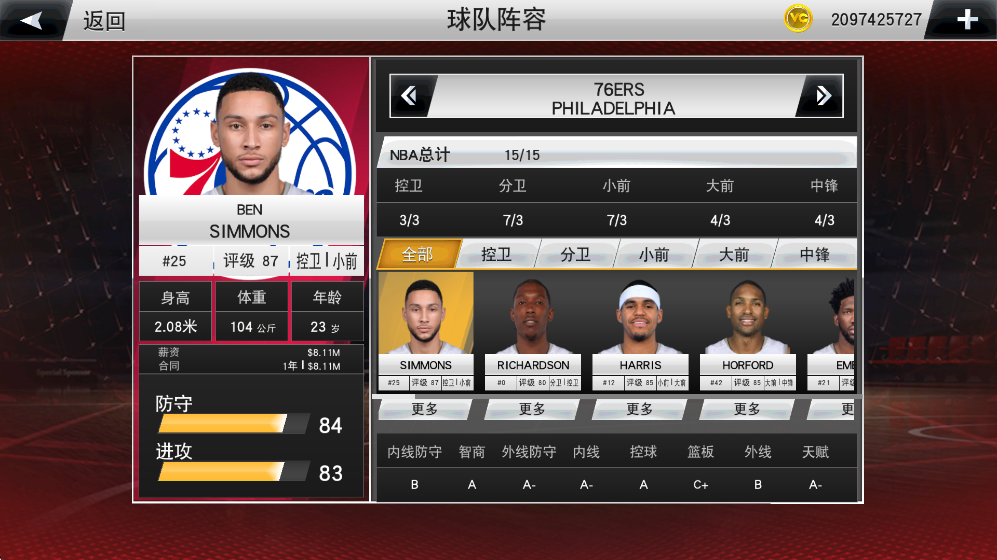The height and width of the screenshot is (560, 997).
Task: Pick the Harris player card
Action: tap(640, 331)
